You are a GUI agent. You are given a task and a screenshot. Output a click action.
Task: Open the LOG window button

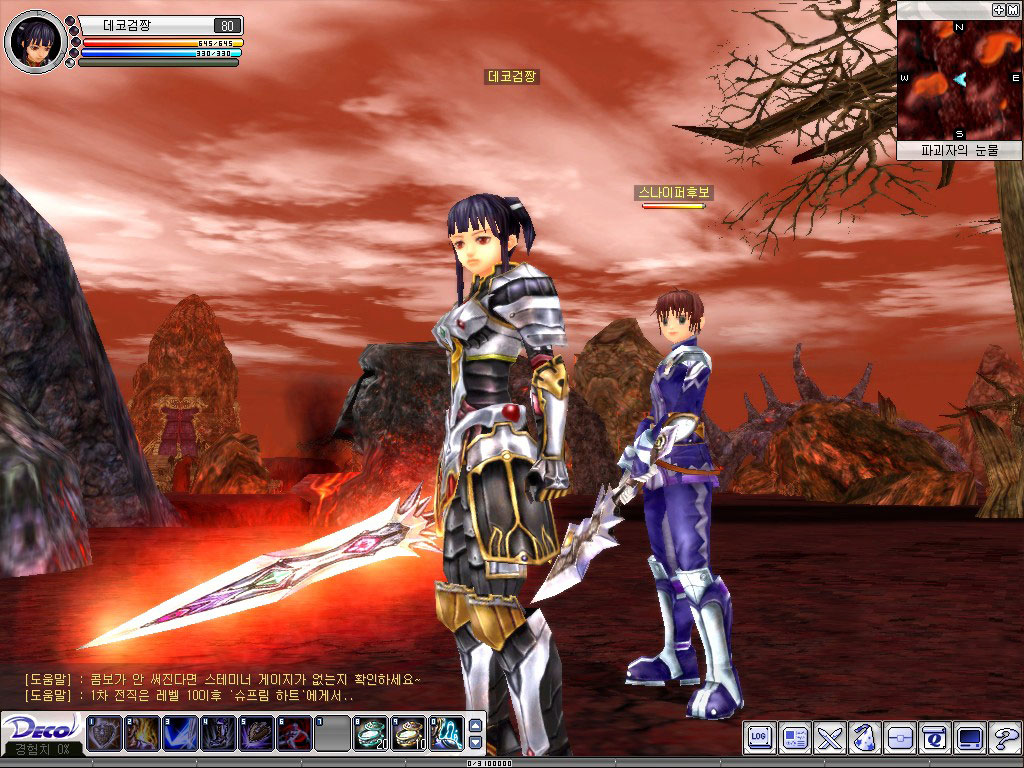pos(761,739)
